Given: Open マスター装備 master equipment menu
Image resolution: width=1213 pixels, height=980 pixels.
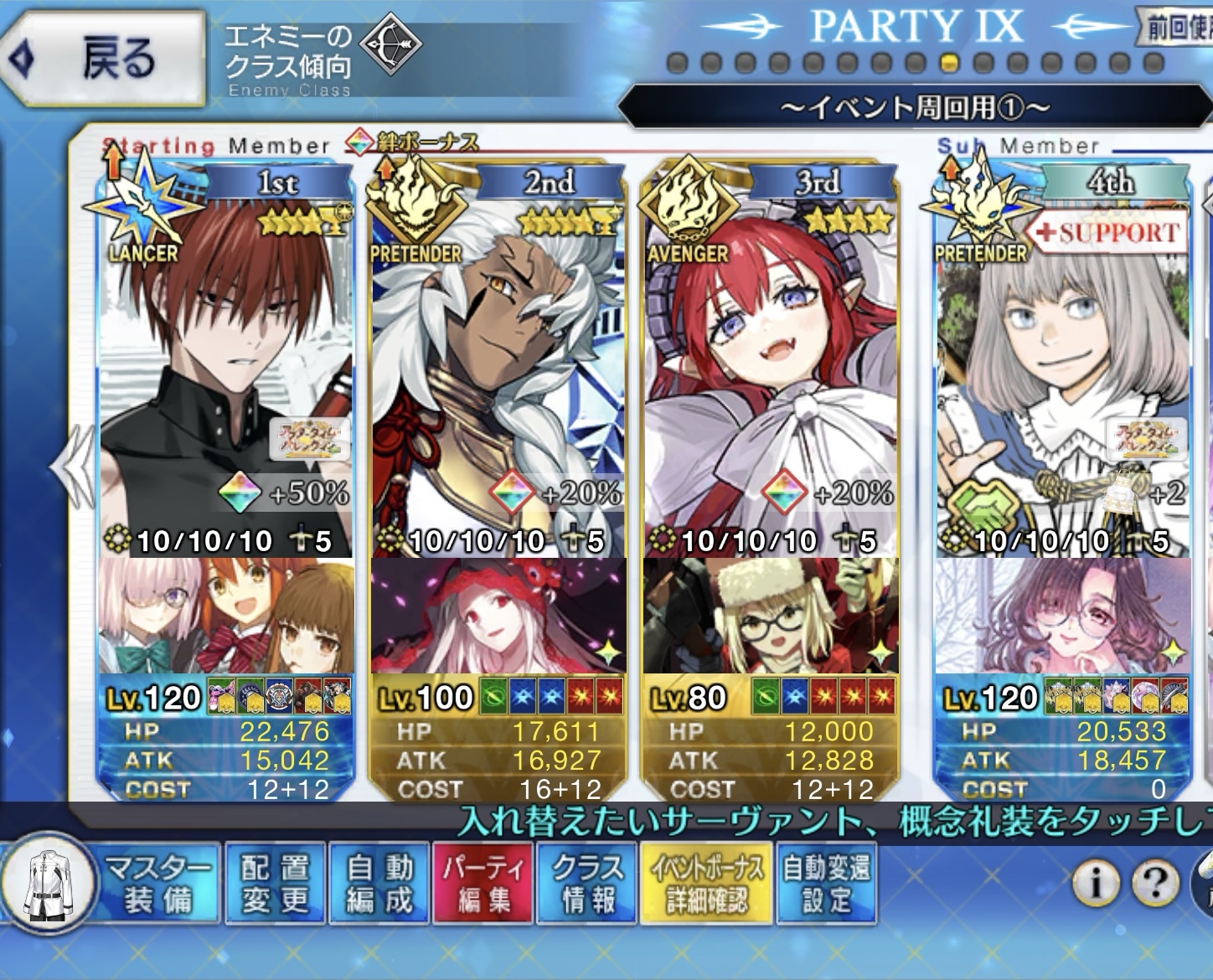Looking at the screenshot, I should [x=156, y=884].
